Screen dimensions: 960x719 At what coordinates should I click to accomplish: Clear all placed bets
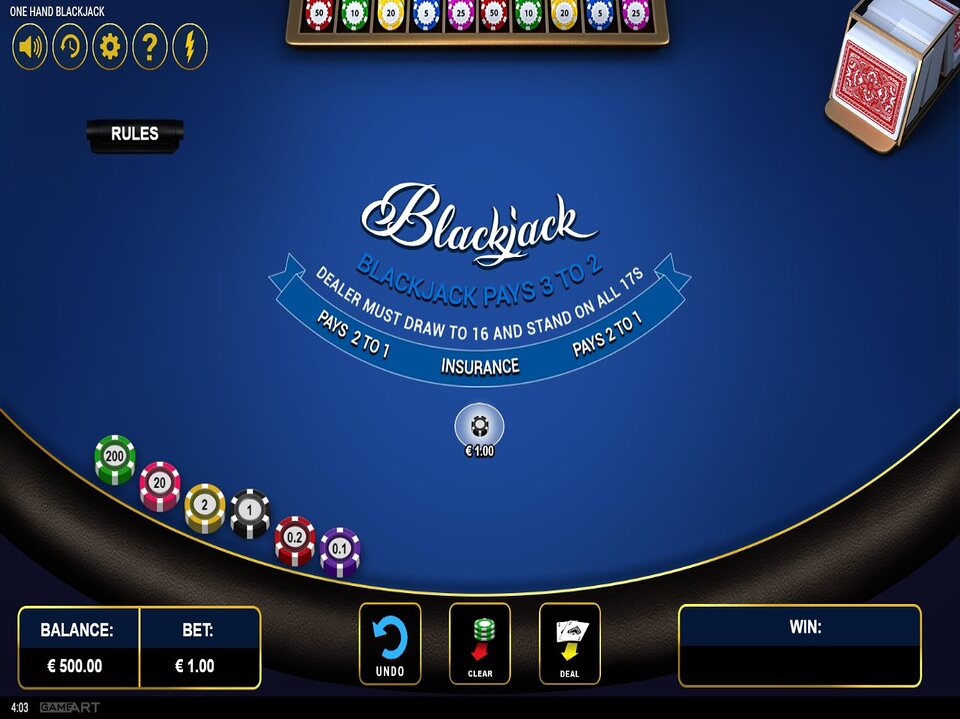pyautogui.click(x=480, y=643)
